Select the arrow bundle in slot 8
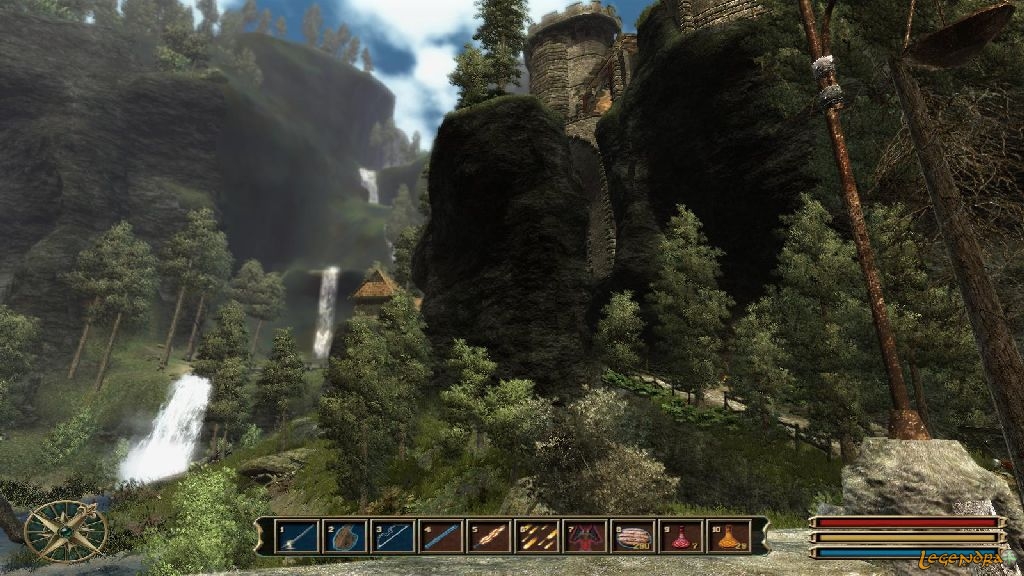Image resolution: width=1024 pixels, height=576 pixels. coord(633,536)
